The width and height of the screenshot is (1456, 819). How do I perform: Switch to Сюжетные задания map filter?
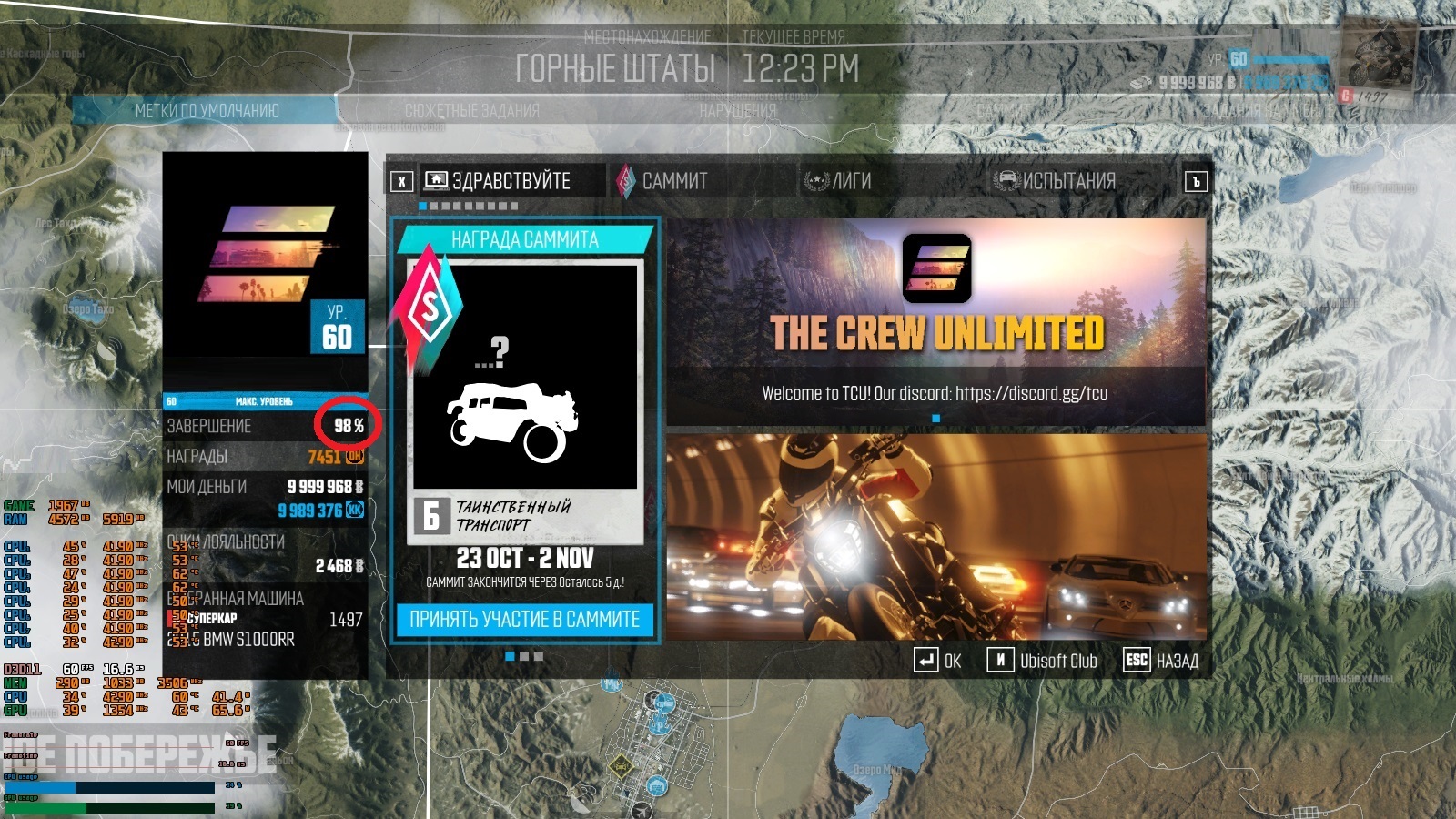coord(471,111)
